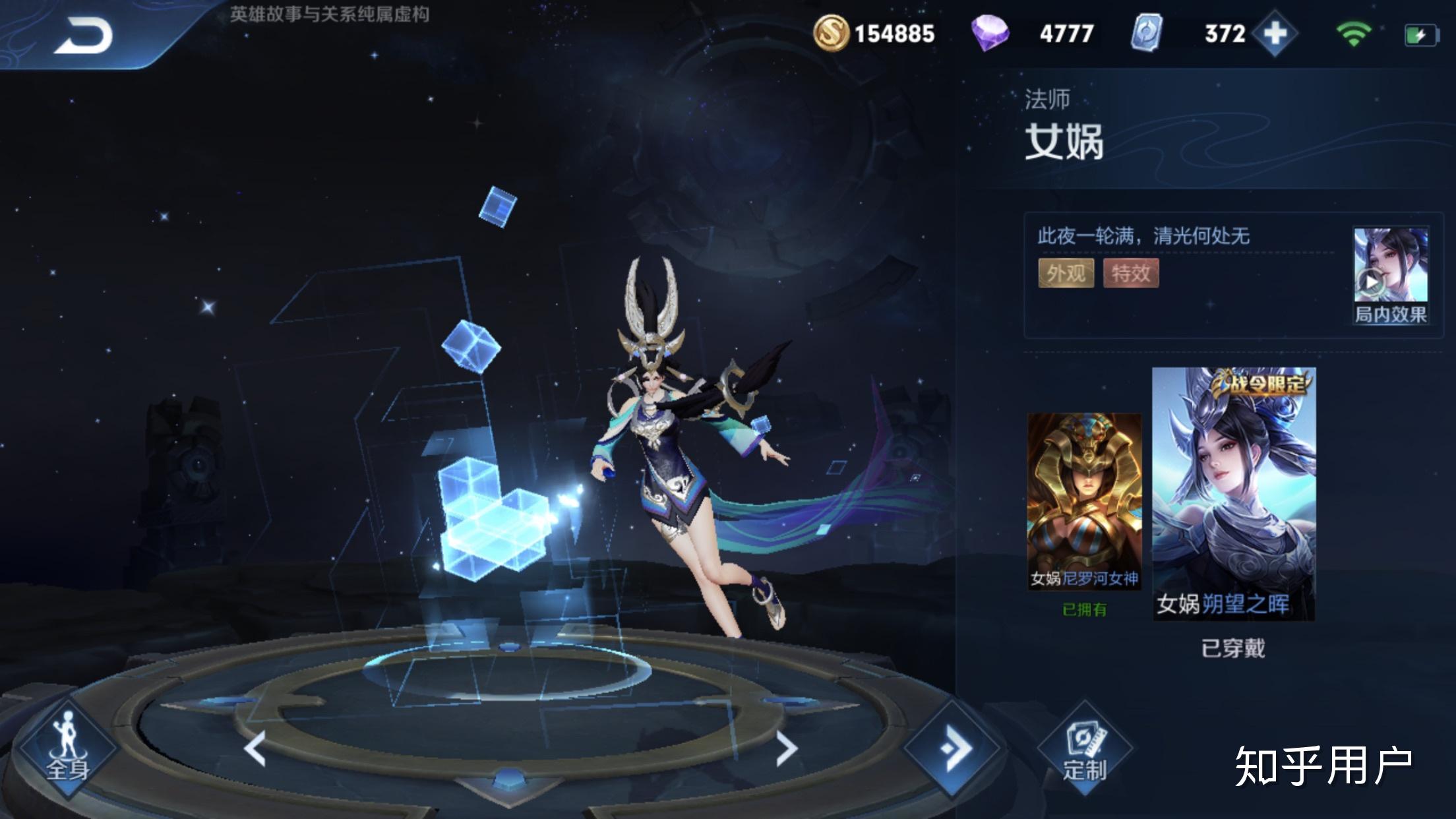This screenshot has width=1456, height=819.
Task: Collapse the skin panel with diamond arrow
Action: click(954, 748)
